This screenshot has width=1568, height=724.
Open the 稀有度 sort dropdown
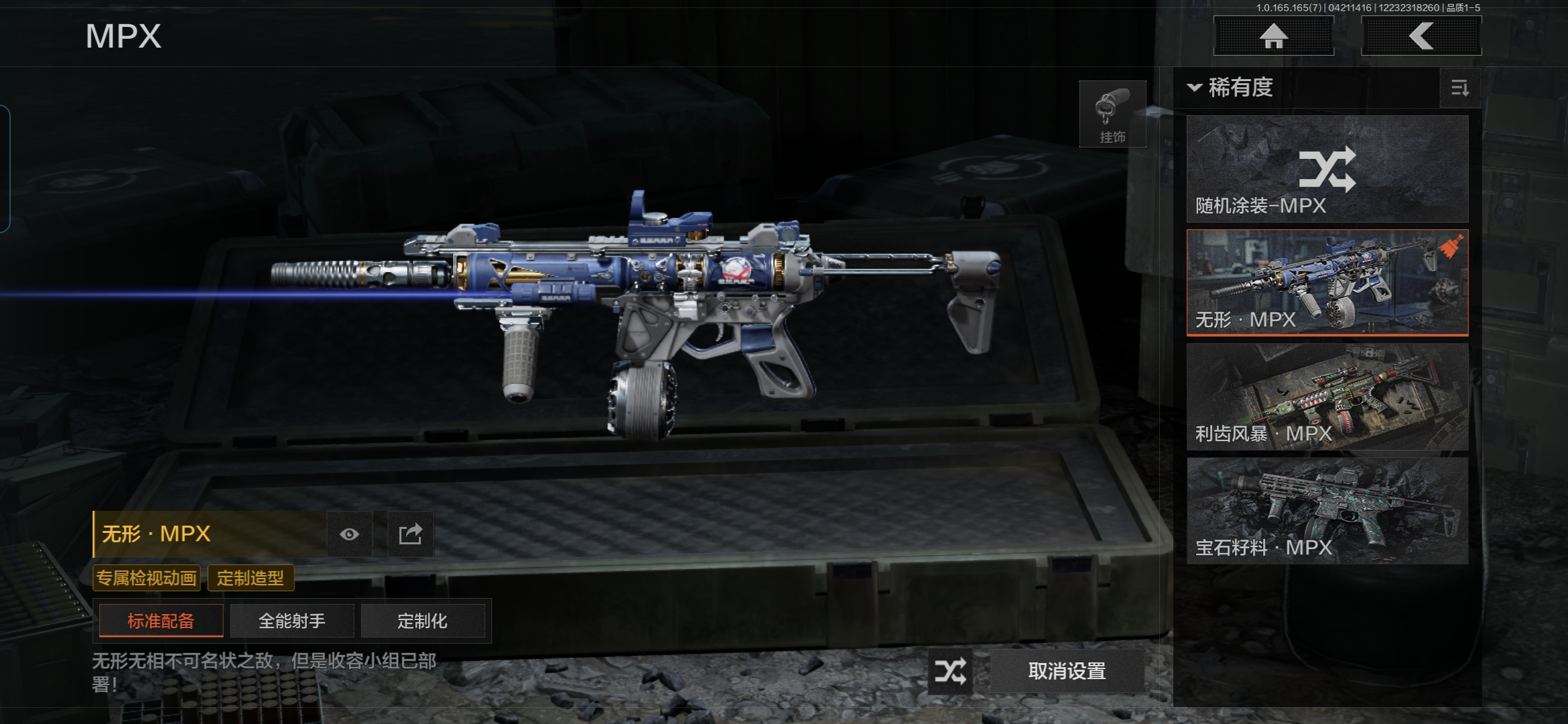point(1232,88)
